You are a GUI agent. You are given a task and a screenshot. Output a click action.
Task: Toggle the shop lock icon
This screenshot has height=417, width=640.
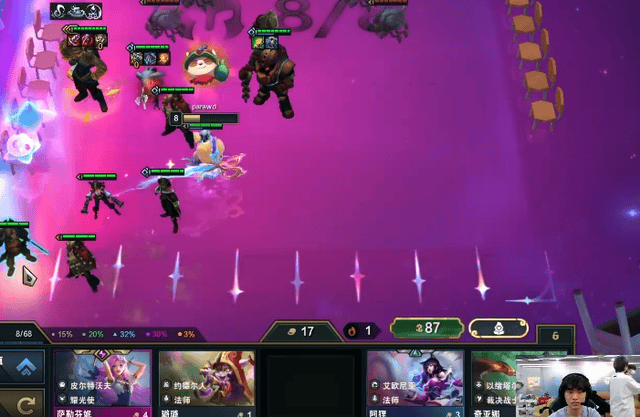coord(499,328)
